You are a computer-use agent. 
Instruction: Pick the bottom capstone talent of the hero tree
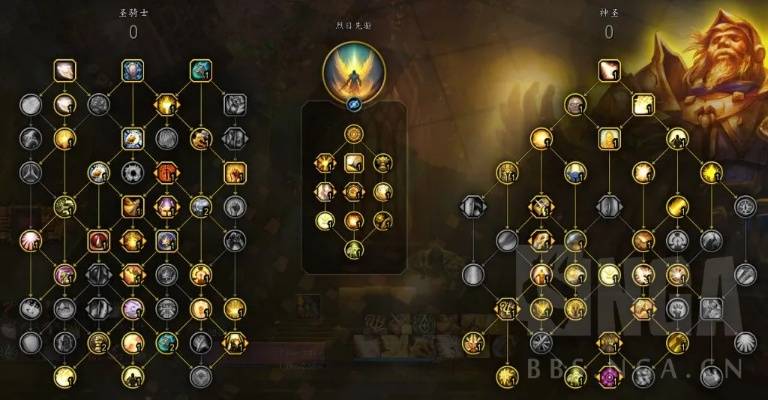point(353,249)
